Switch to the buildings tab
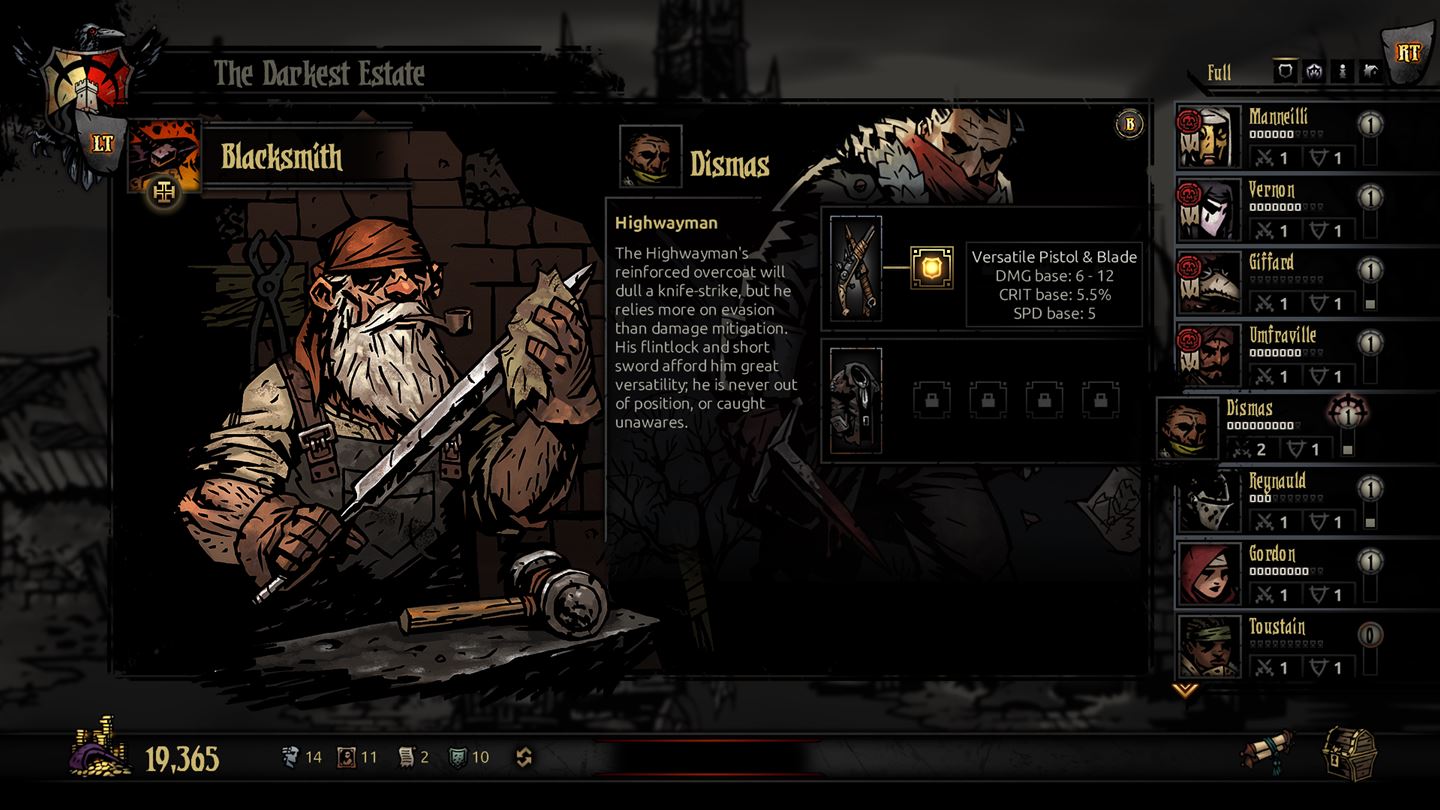Screen dimensions: 1440x810 click(1371, 70)
